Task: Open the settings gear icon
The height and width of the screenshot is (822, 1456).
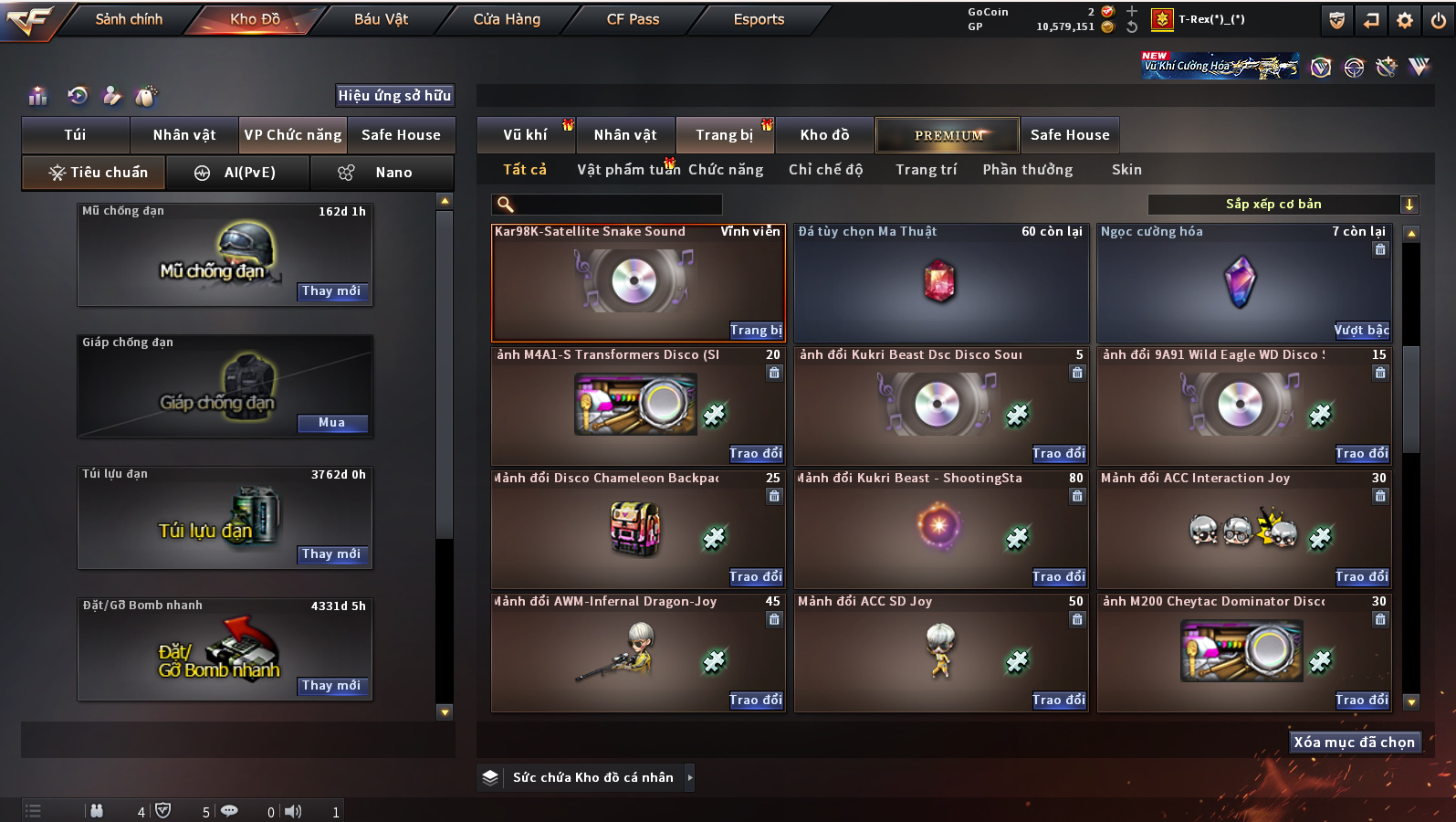Action: [1405, 20]
